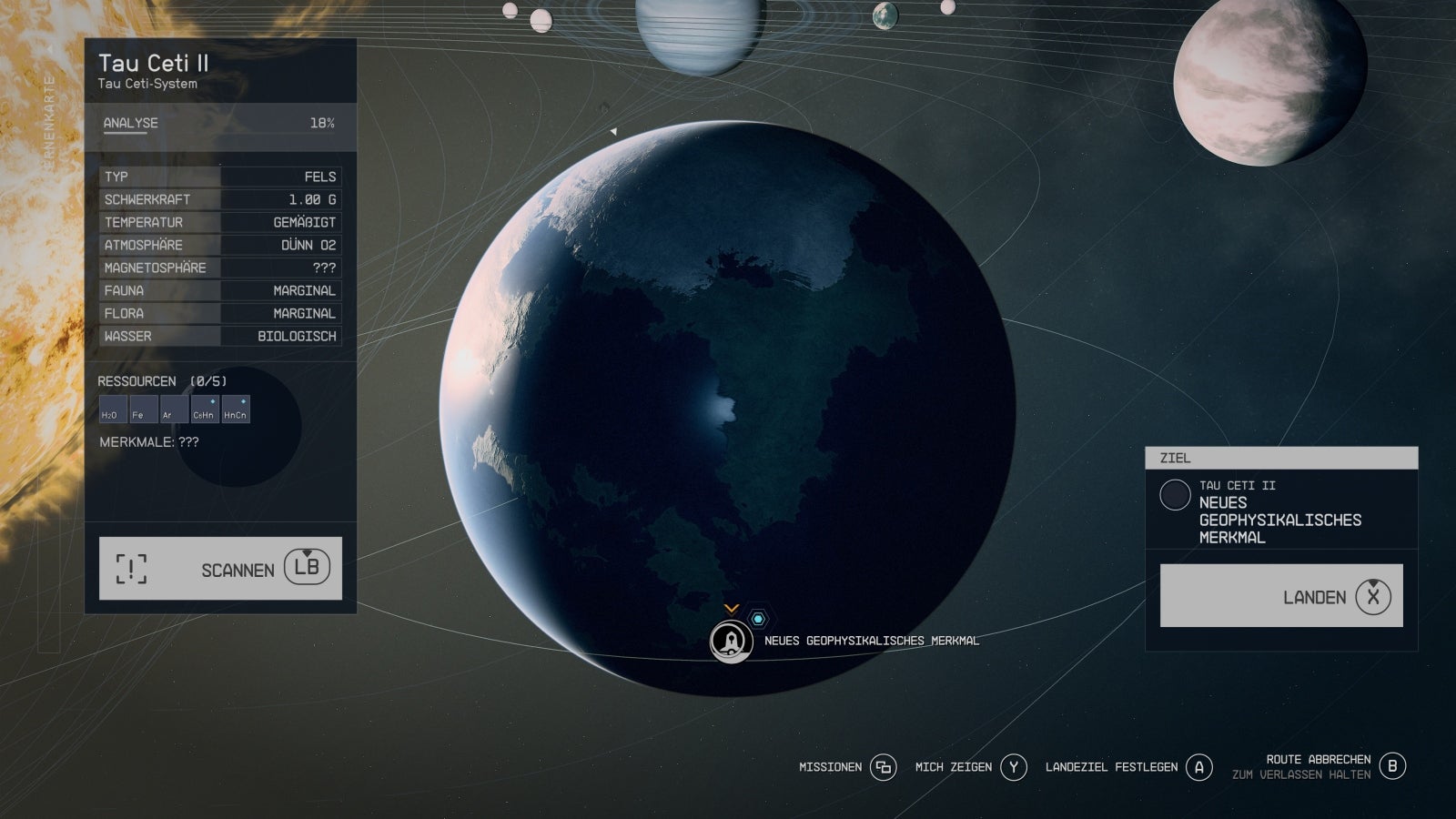The image size is (1456, 819).
Task: Activate the Scannen button
Action: [x=220, y=569]
